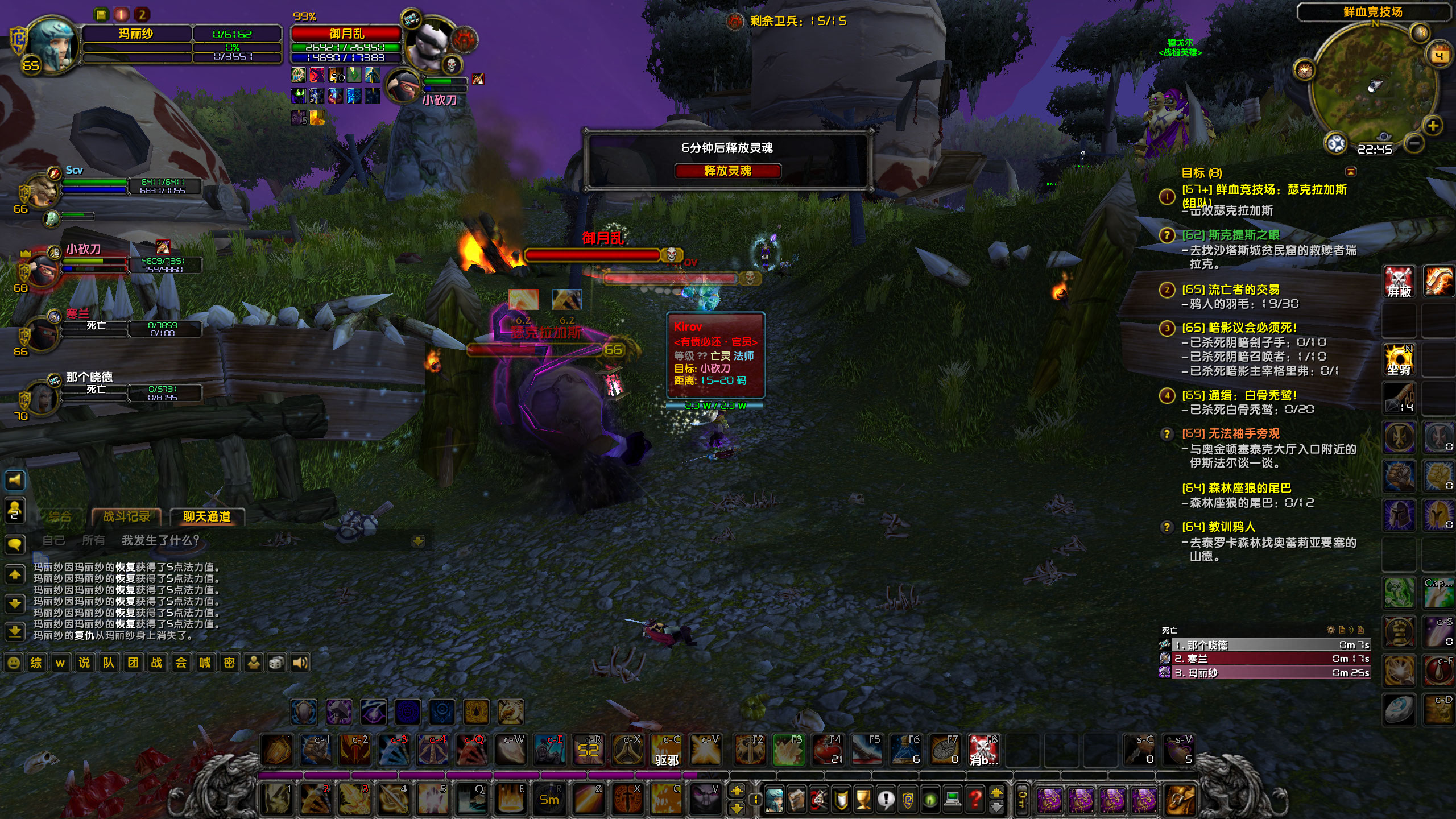Toggle the 自己 chat filter

[55, 541]
